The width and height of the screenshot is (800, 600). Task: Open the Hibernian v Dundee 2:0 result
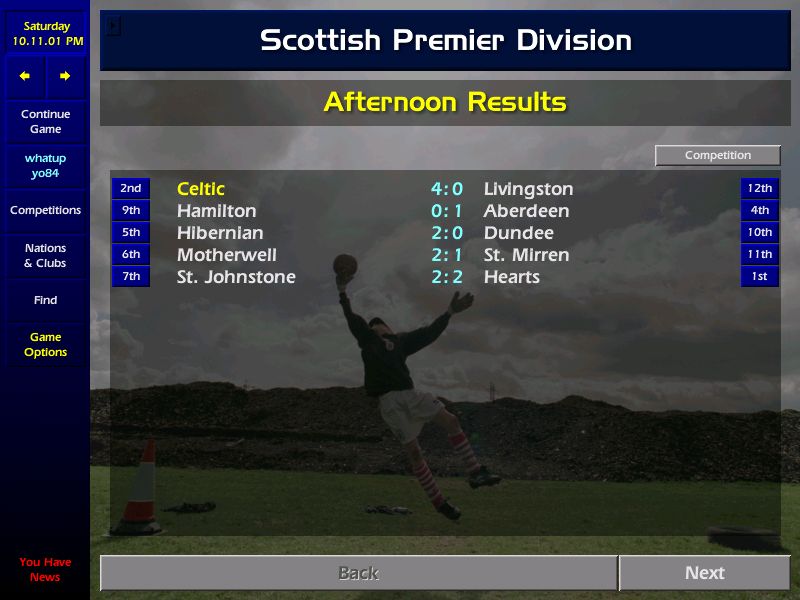pyautogui.click(x=447, y=233)
